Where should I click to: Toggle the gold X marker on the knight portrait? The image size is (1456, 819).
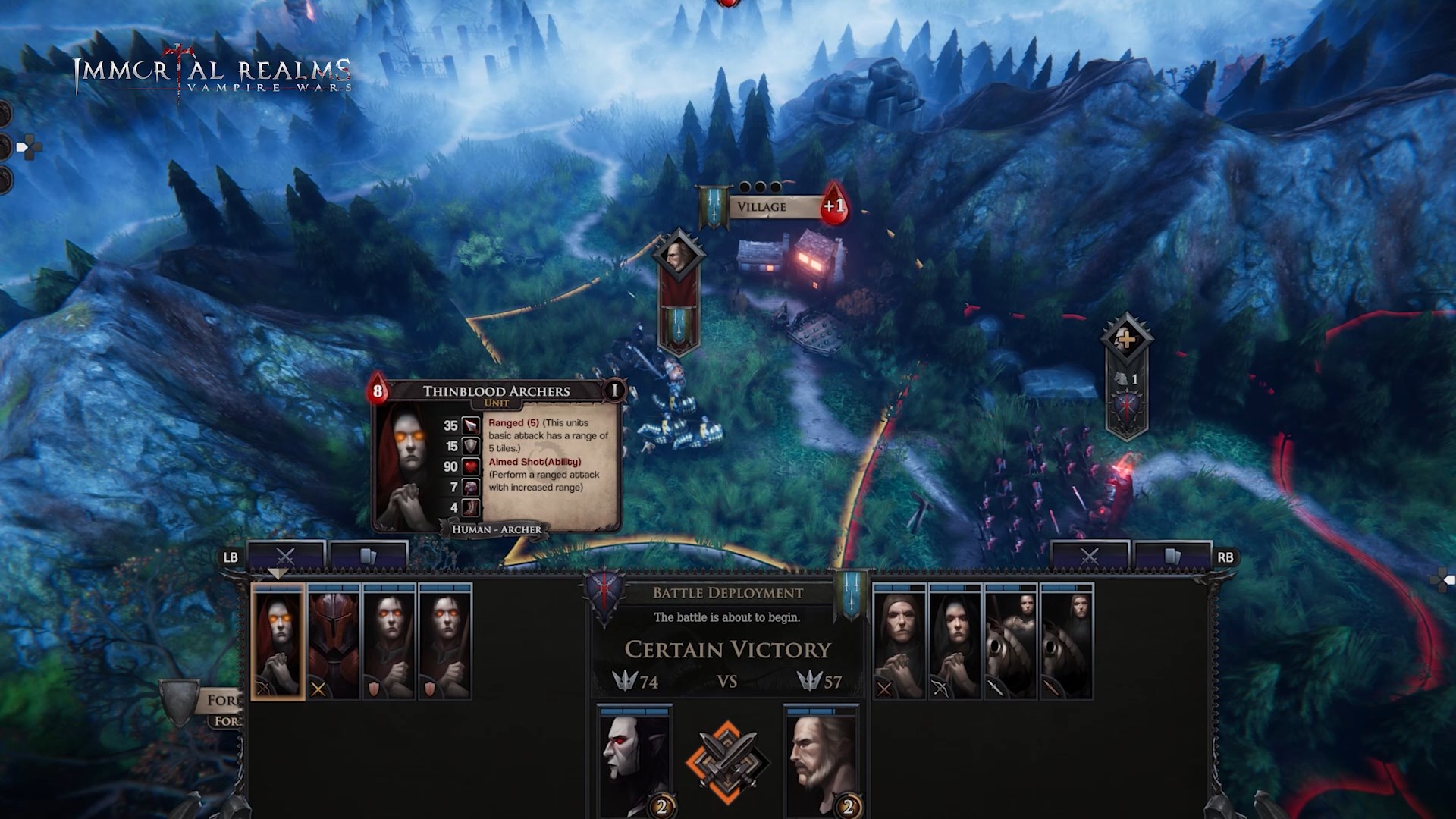coord(317,689)
